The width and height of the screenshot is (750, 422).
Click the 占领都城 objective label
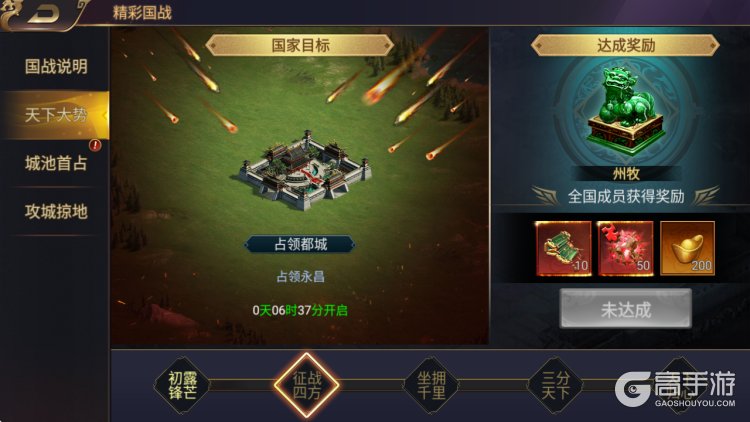[x=300, y=245]
